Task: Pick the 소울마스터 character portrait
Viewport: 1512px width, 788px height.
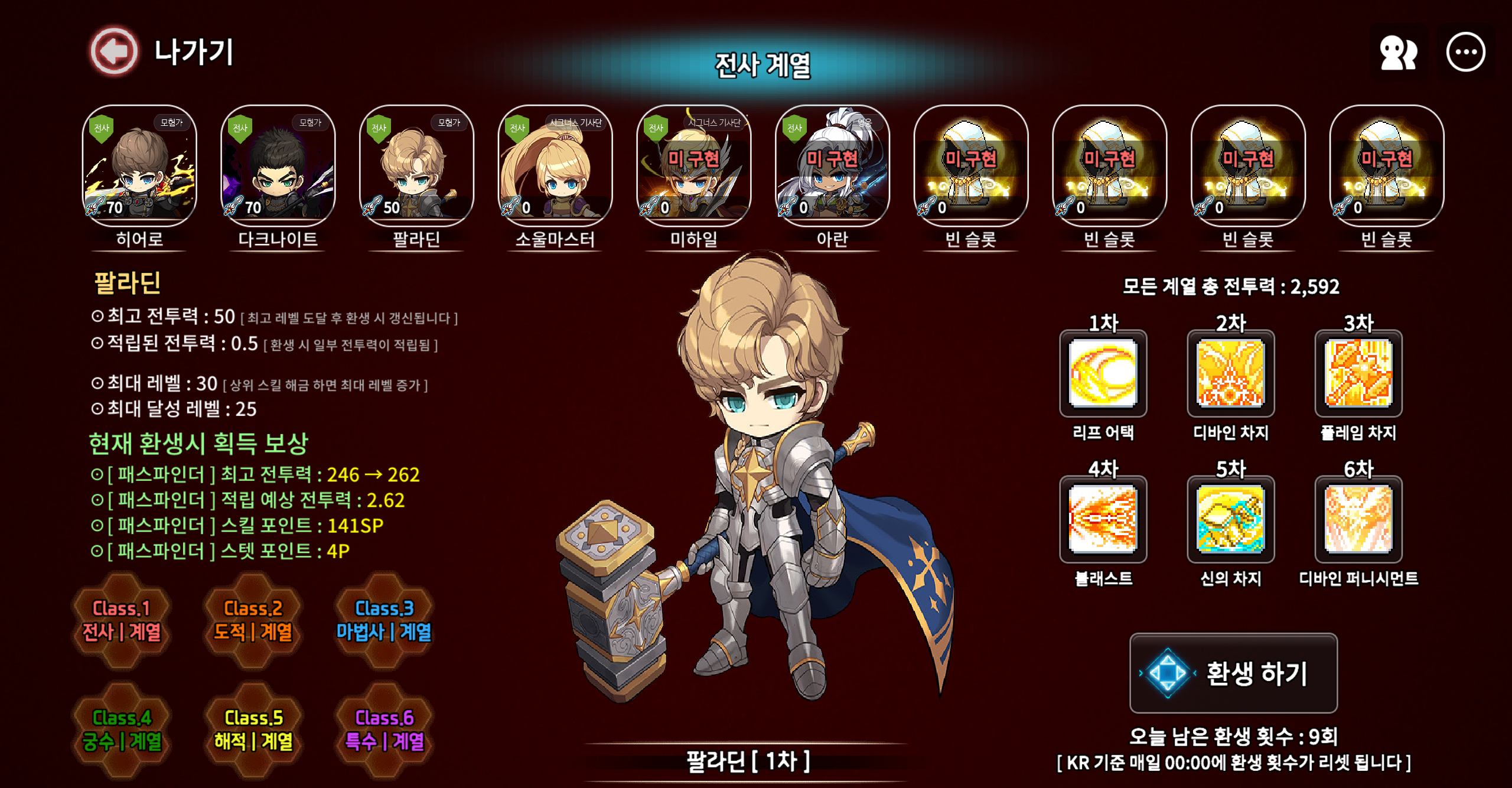Action: coord(555,166)
